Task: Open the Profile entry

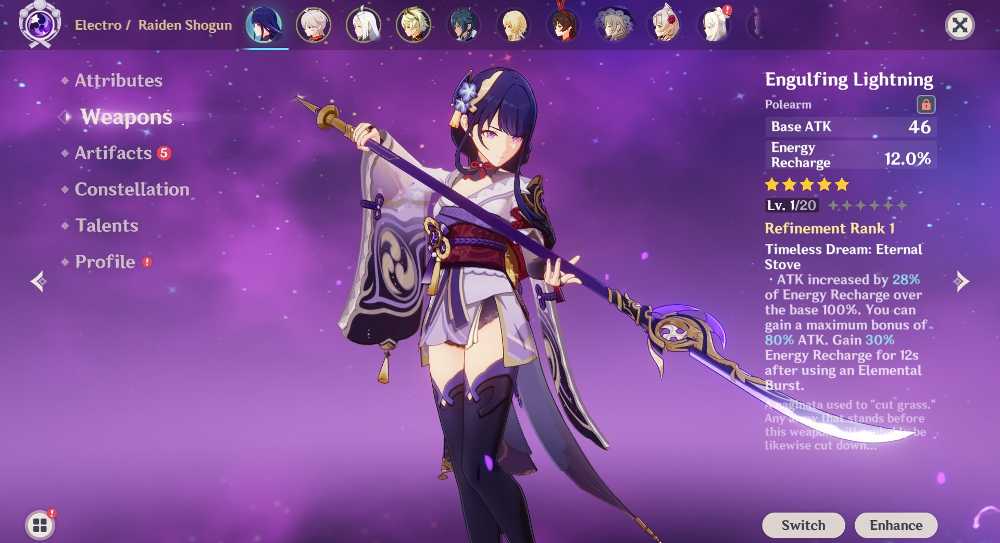Action: tap(105, 262)
